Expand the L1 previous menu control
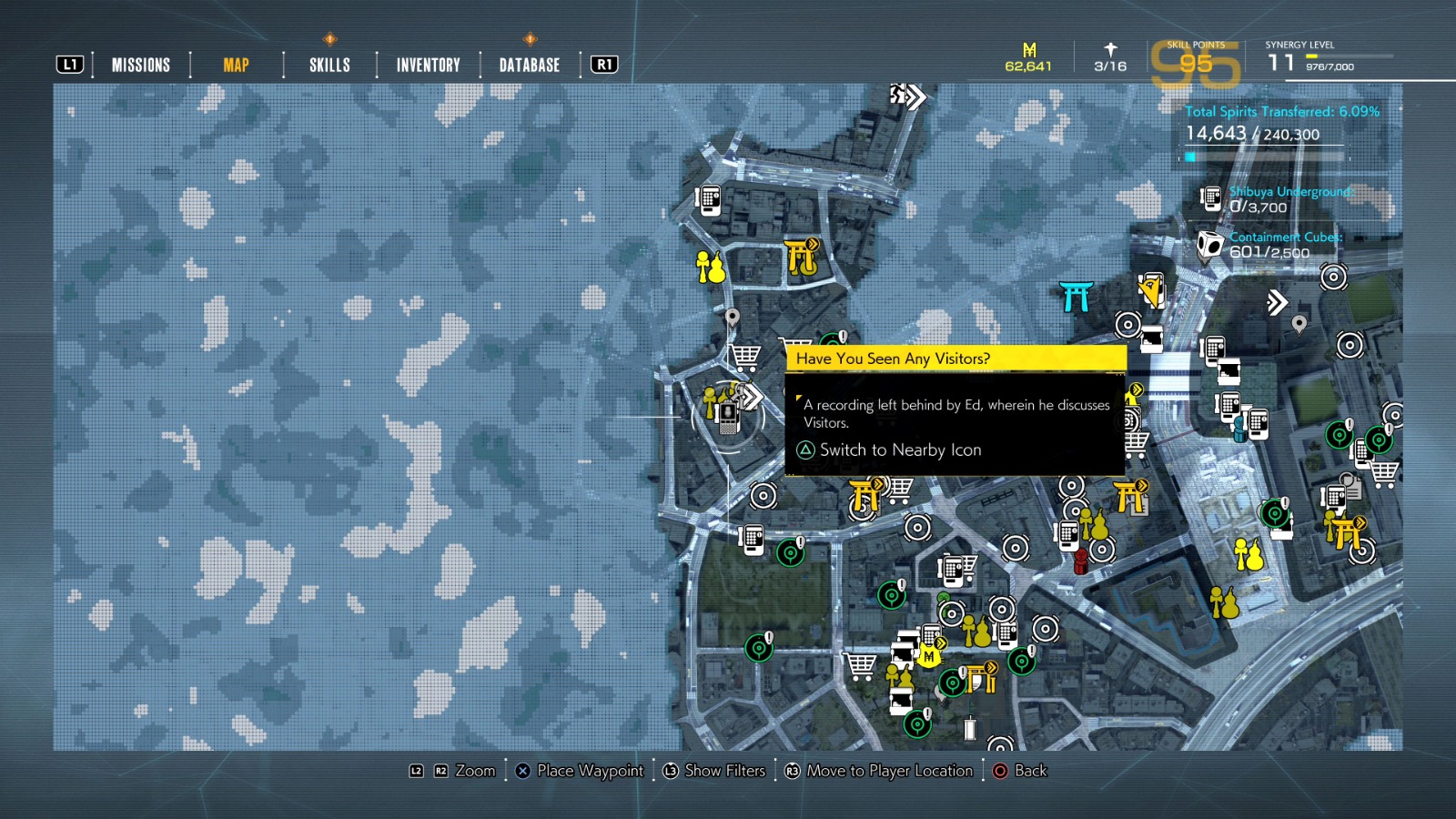1456x819 pixels. coord(71,64)
